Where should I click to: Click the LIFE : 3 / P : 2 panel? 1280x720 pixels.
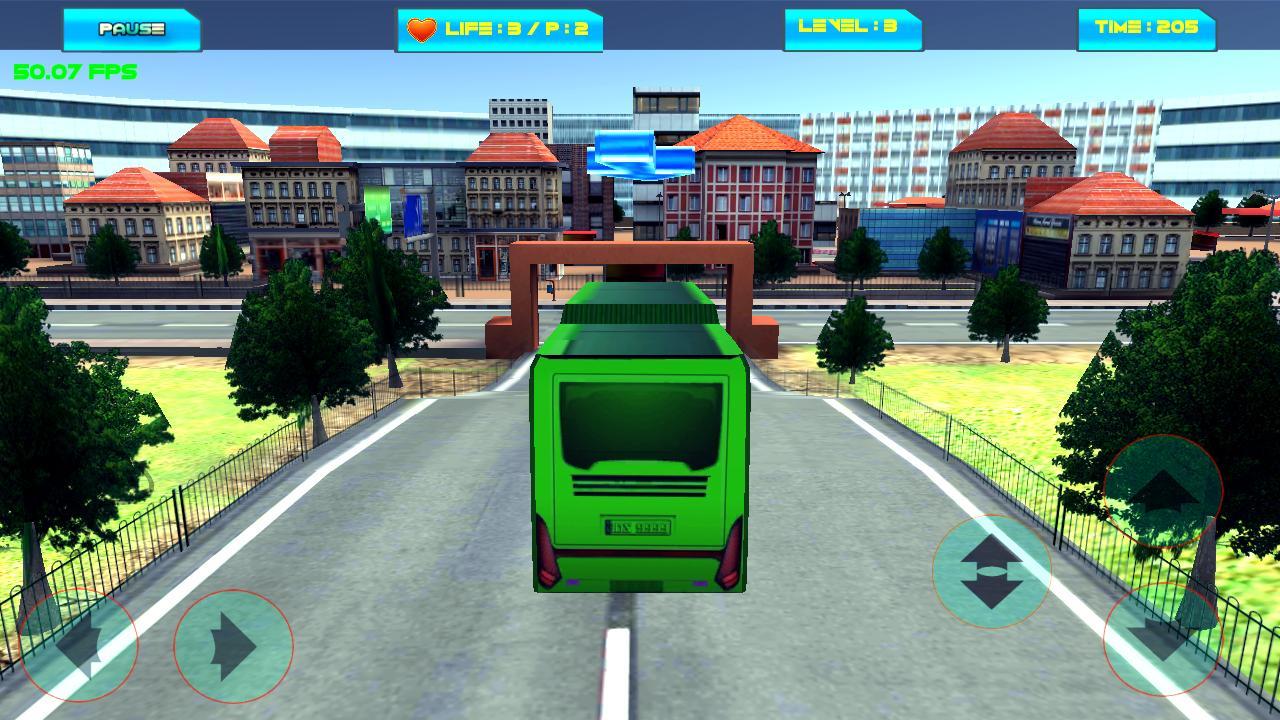(x=498, y=30)
